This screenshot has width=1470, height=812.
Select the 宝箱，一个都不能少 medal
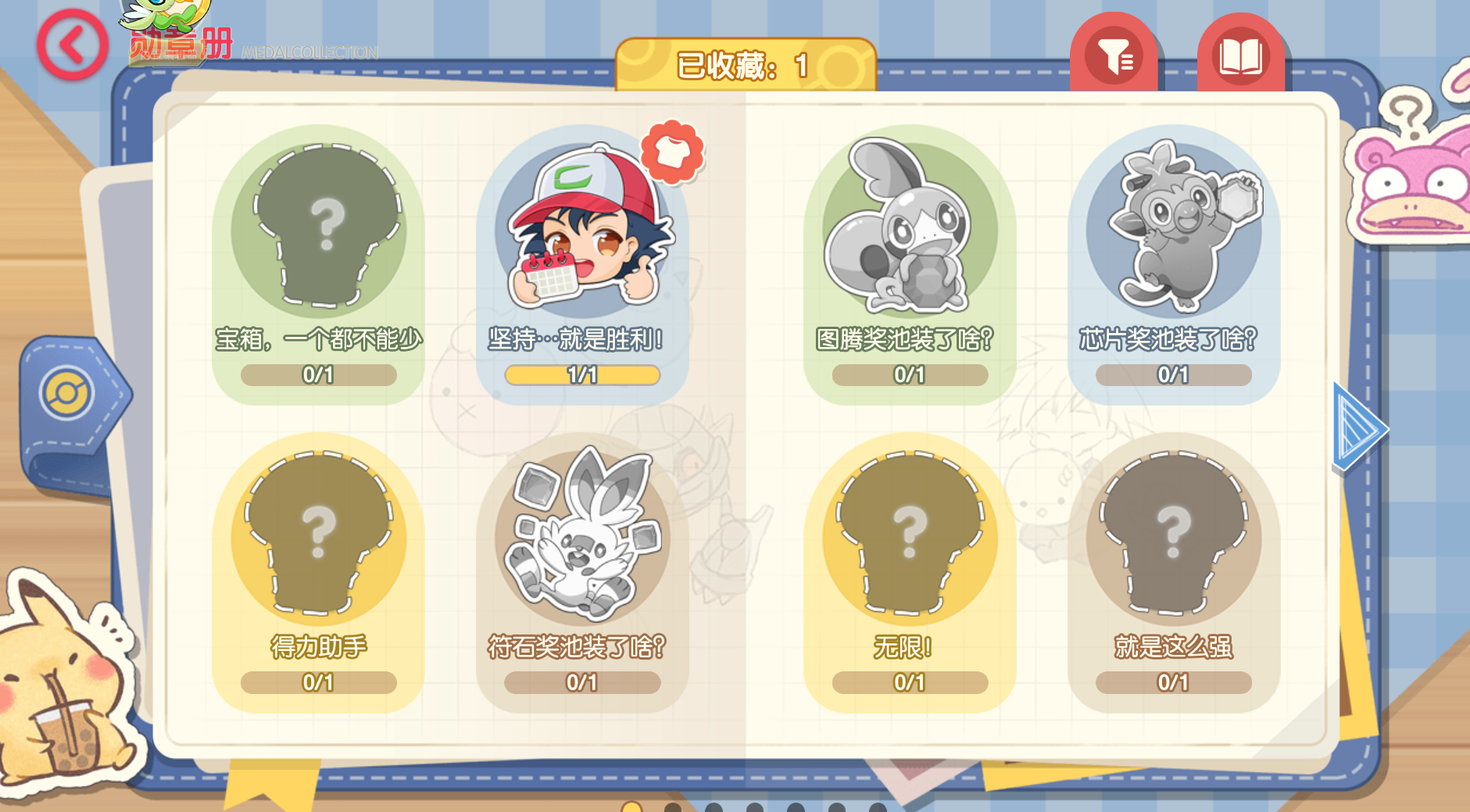click(x=318, y=234)
